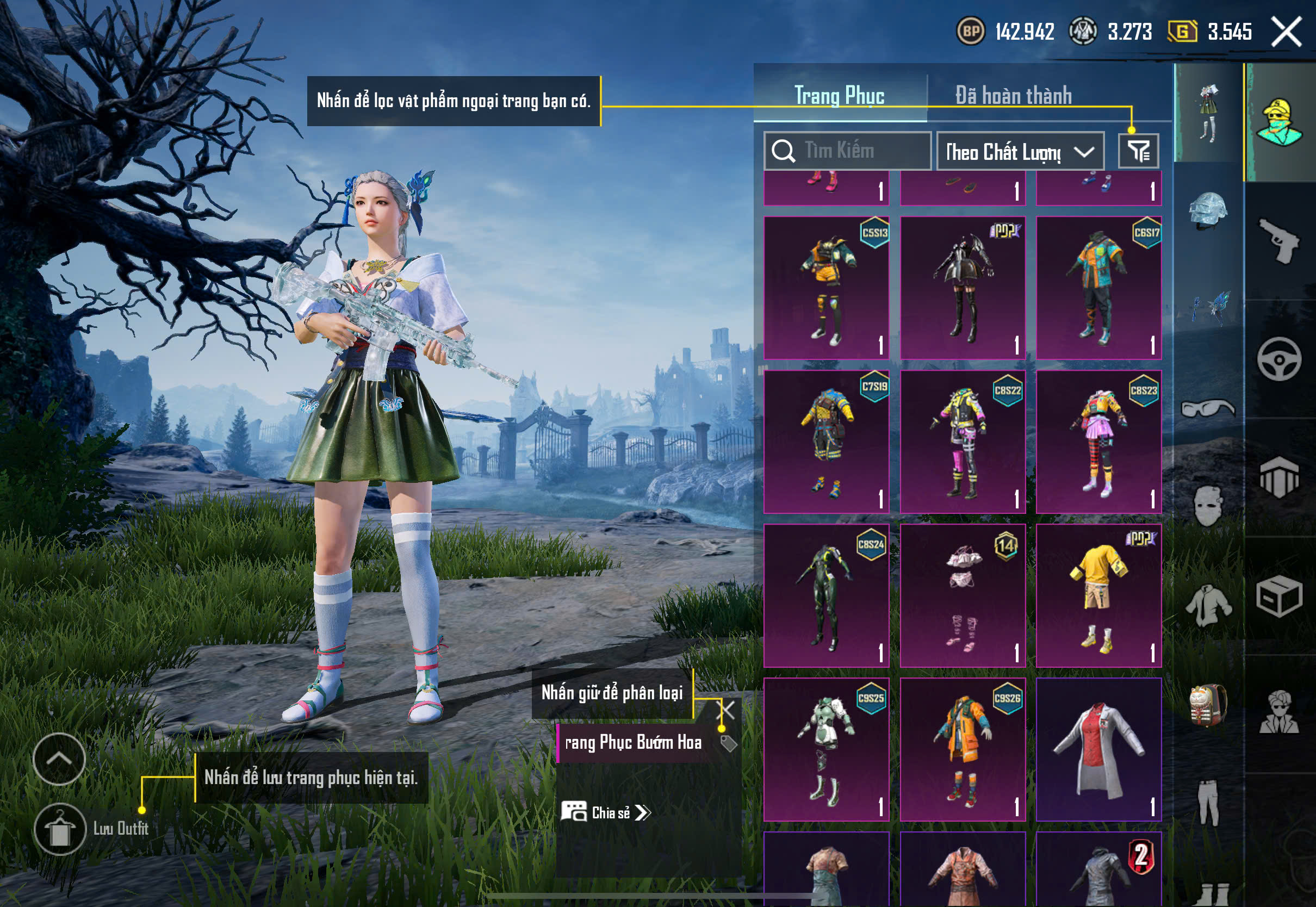Select the Trang Phục tab
The height and width of the screenshot is (907, 1316).
coord(839,96)
